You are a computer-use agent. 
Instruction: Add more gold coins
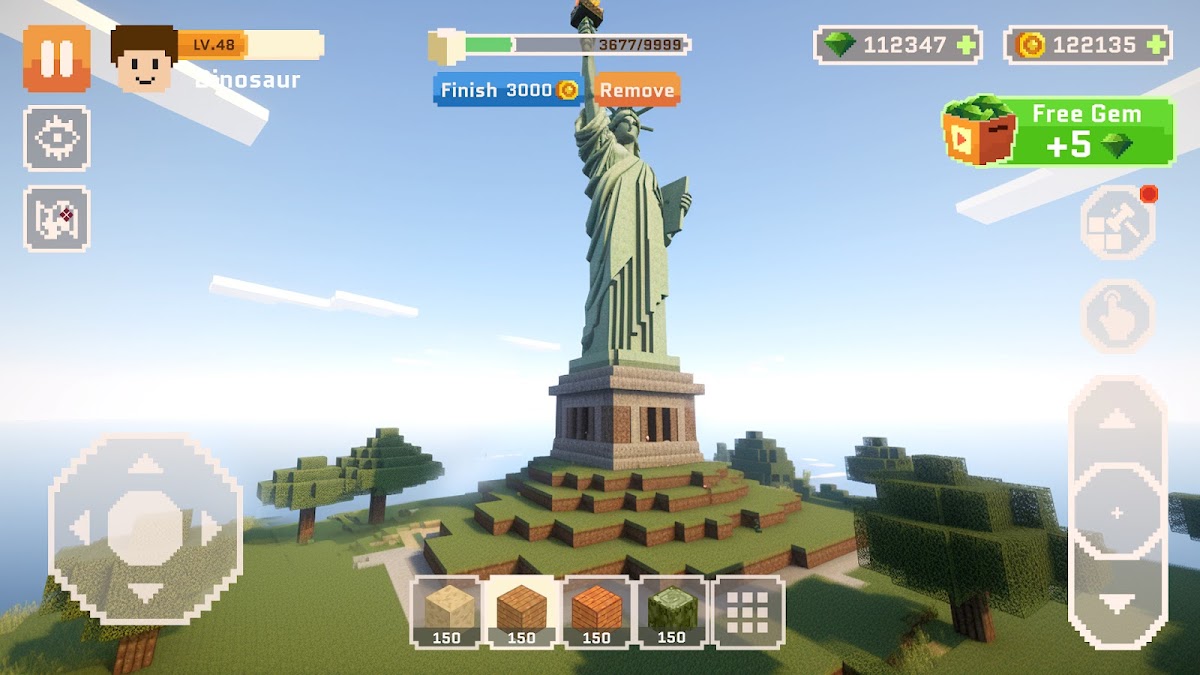tap(1156, 45)
